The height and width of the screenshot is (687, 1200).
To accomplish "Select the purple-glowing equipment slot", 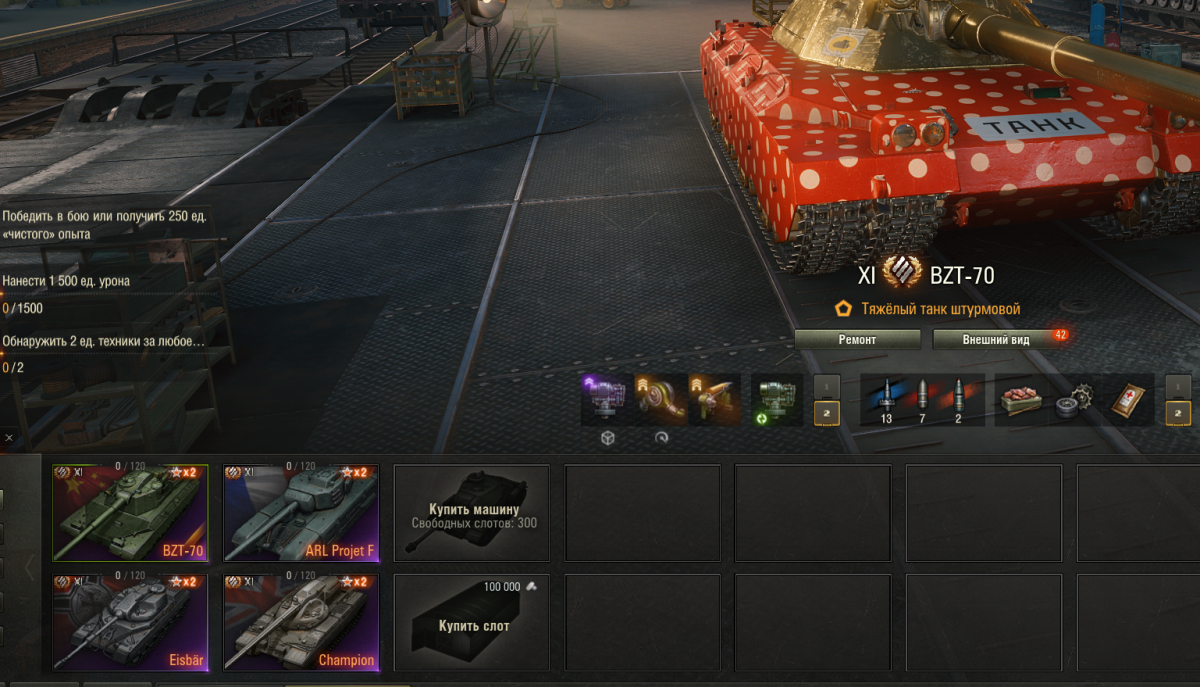I will 607,399.
